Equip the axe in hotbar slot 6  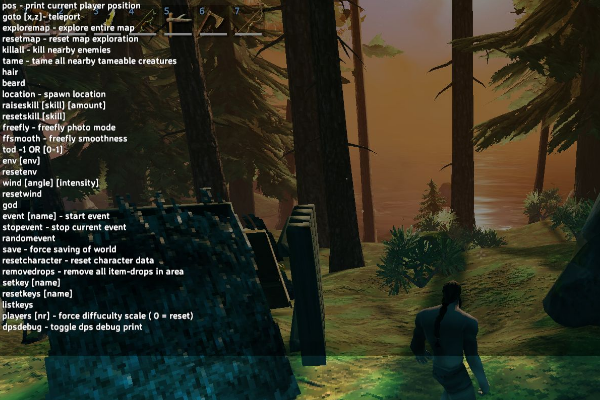(211, 21)
